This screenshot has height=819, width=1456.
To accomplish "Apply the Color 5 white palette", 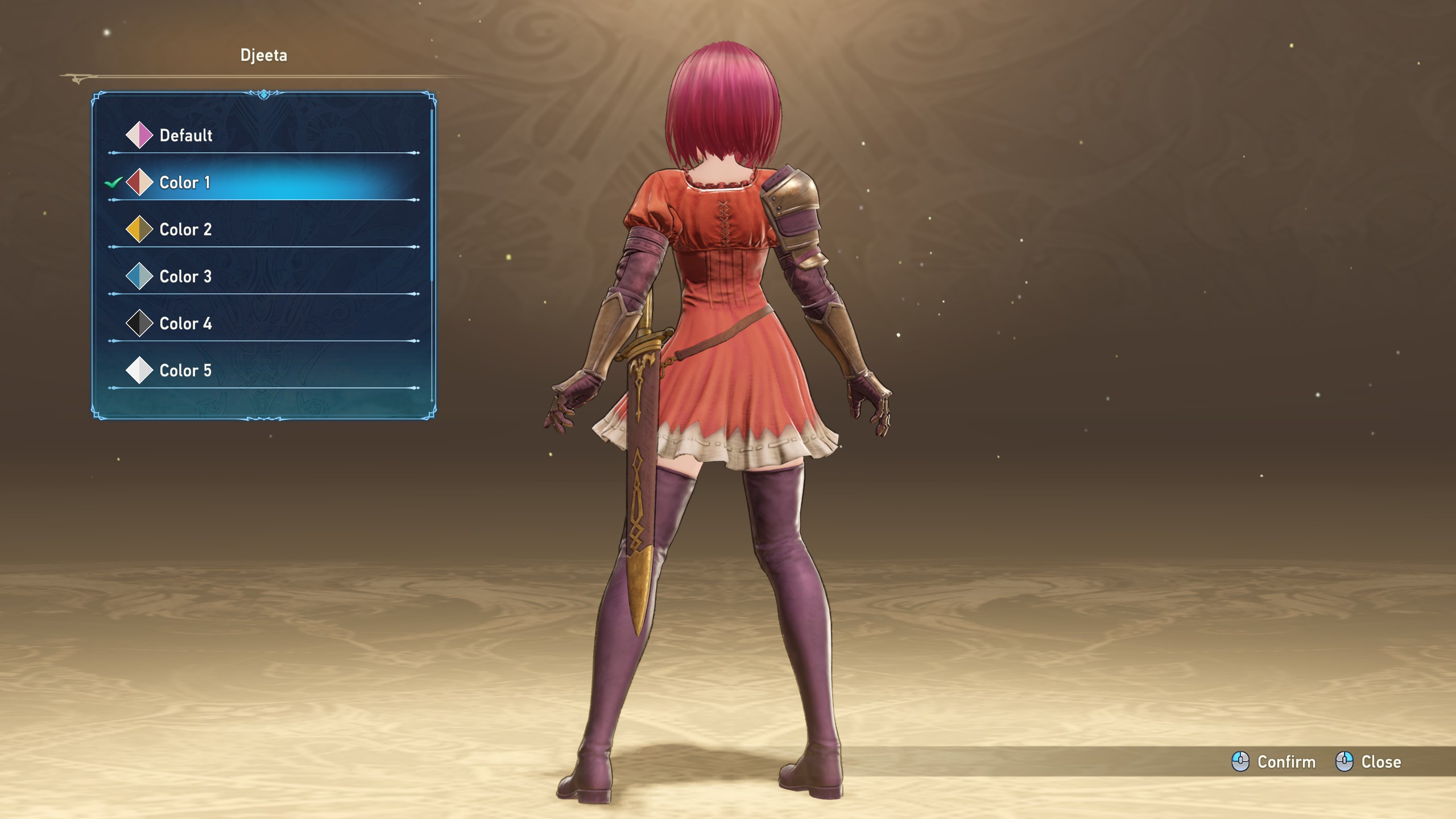I will tap(185, 371).
